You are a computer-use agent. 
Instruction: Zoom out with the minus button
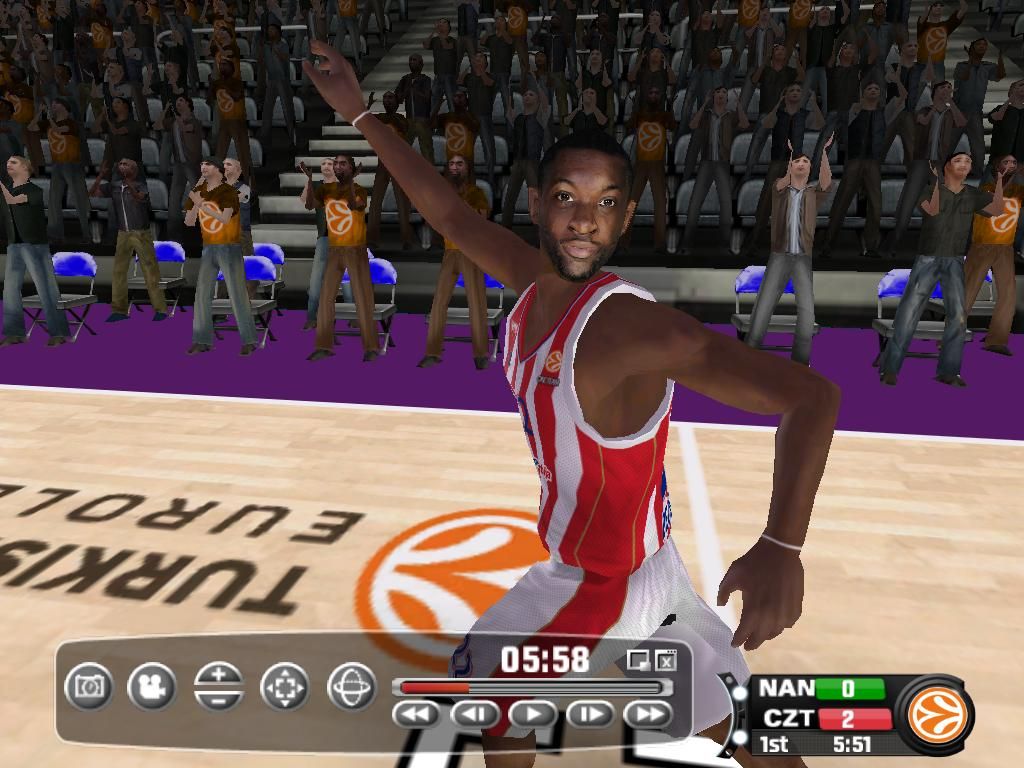coord(219,699)
